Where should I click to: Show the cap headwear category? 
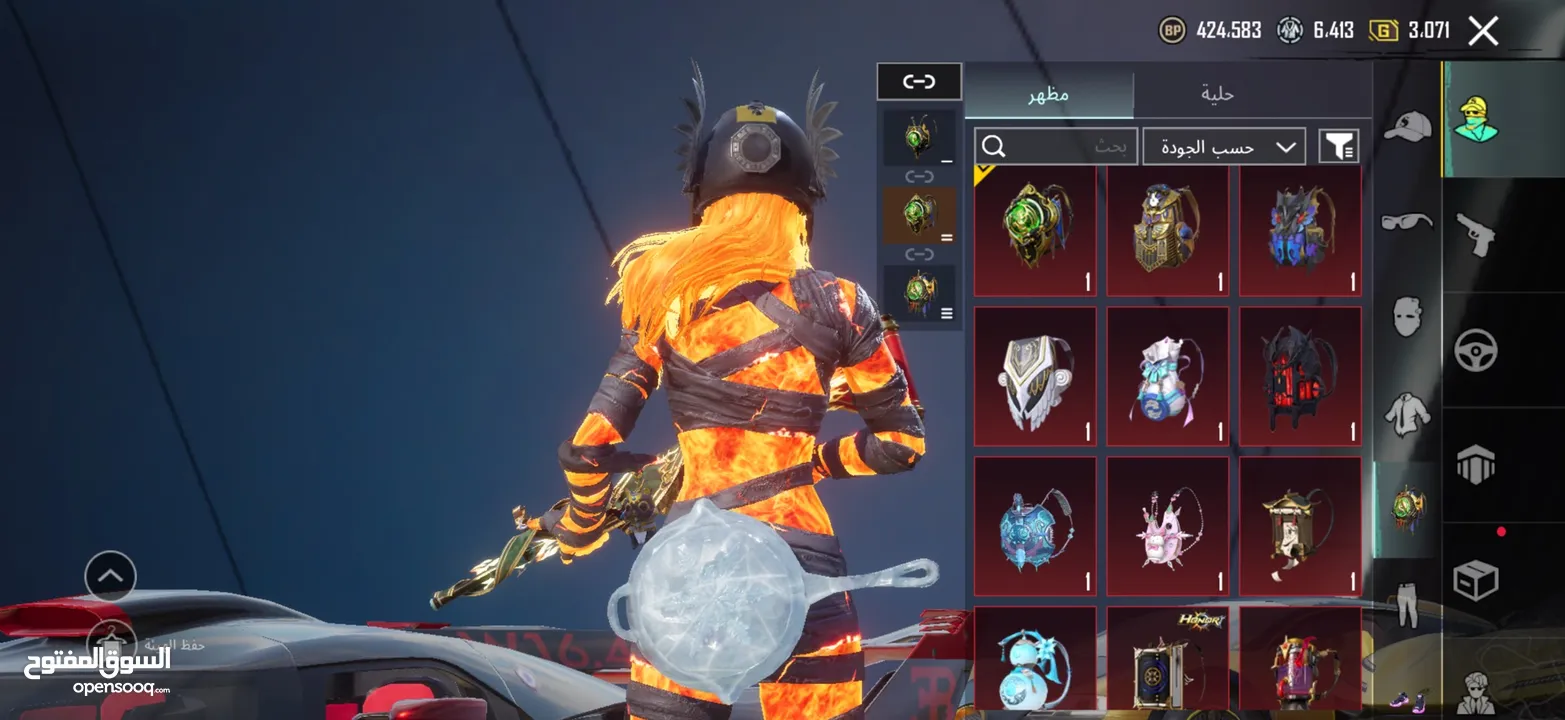point(1407,126)
